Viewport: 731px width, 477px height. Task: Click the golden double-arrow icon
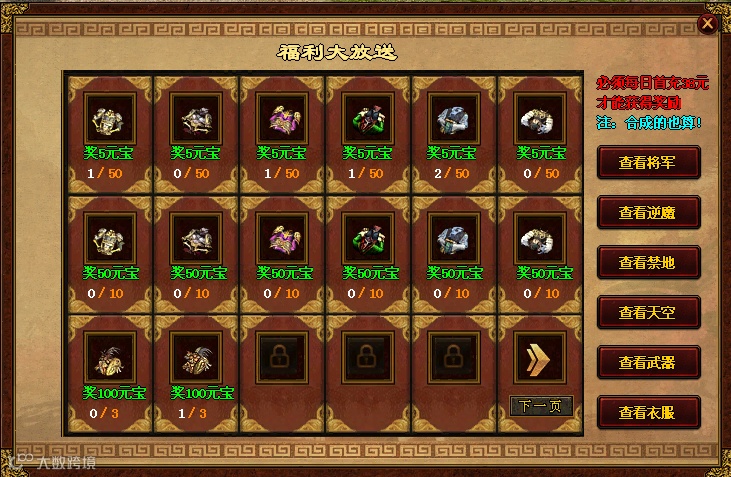coord(540,357)
